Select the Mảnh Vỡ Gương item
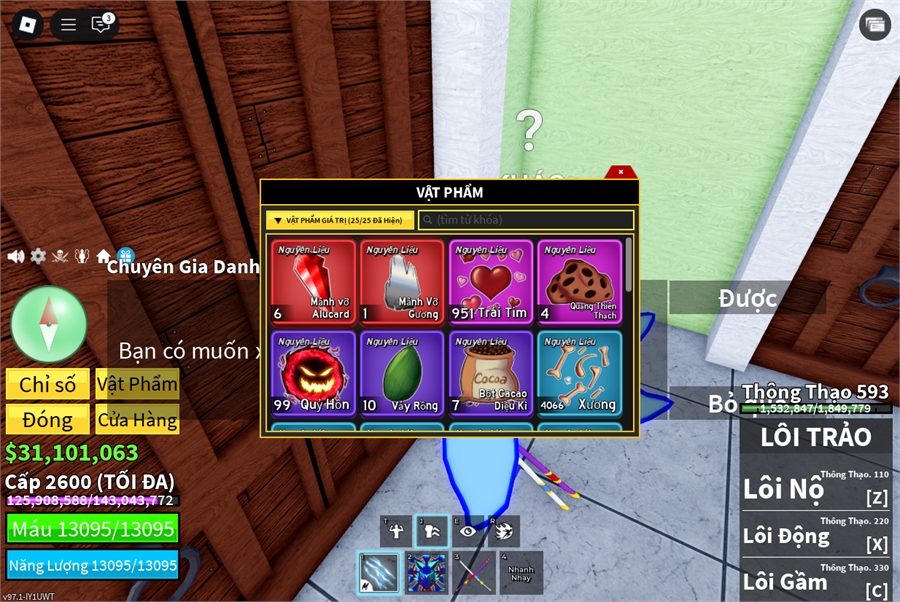This screenshot has width=900, height=602. 402,282
